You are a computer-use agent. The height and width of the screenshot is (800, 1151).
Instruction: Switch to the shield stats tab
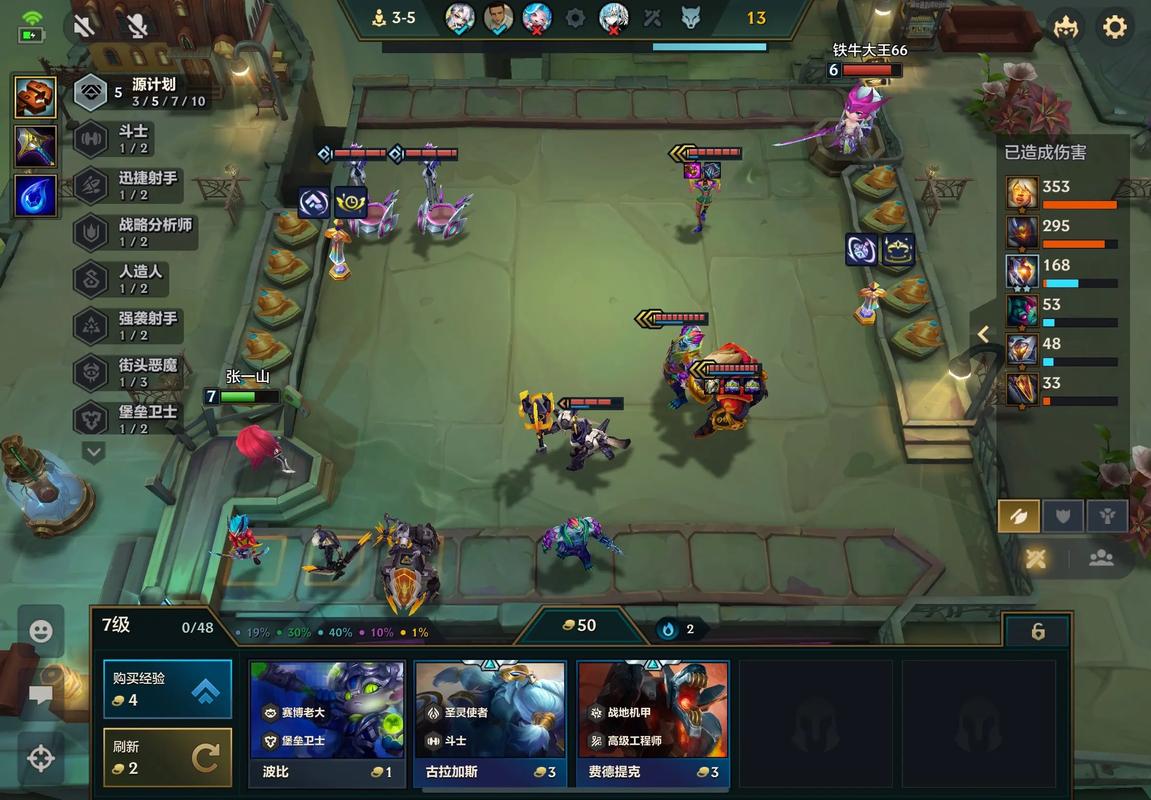pos(1063,516)
